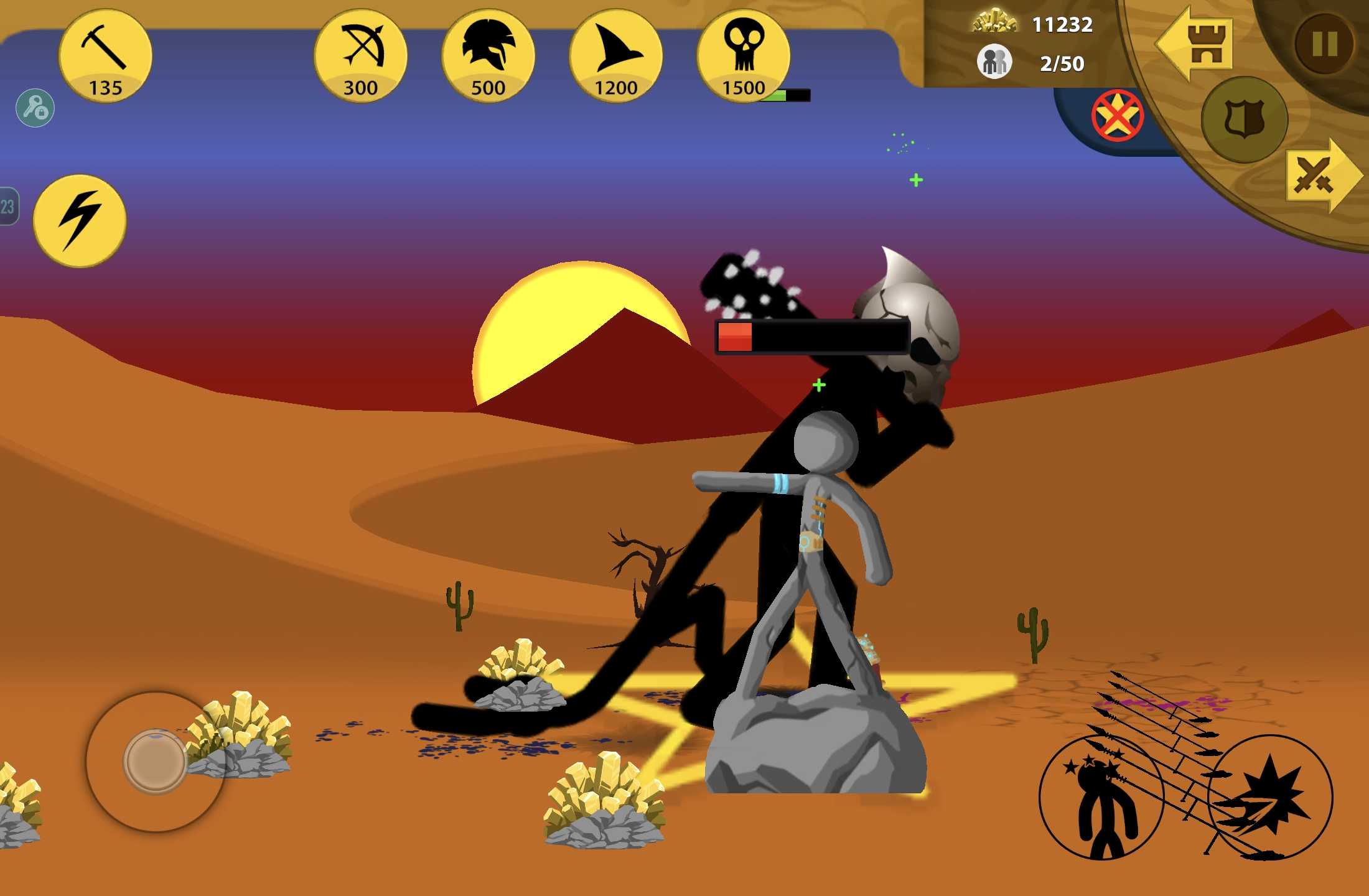Tap the virtual movement joystick
Viewport: 1369px width, 896px height.
(155, 762)
